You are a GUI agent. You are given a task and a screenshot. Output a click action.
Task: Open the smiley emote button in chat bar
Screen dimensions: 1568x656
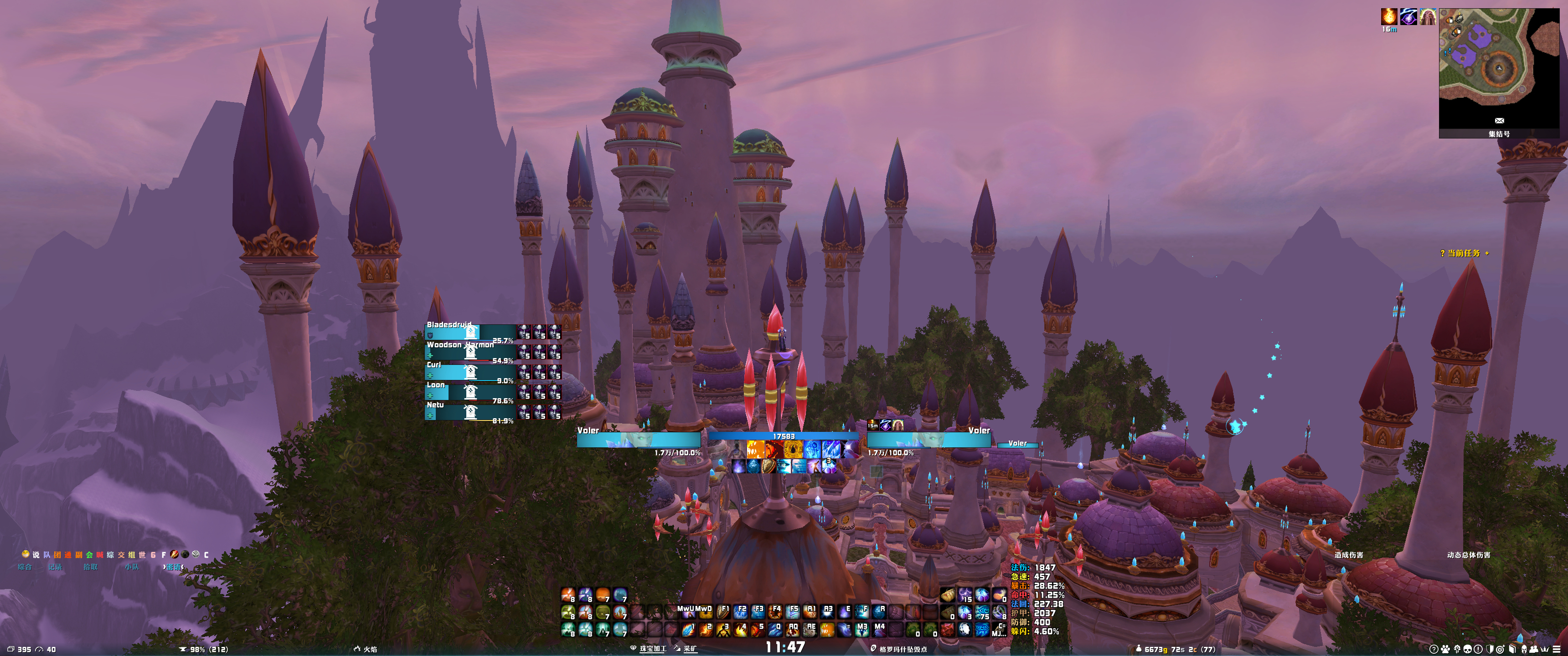coord(26,554)
